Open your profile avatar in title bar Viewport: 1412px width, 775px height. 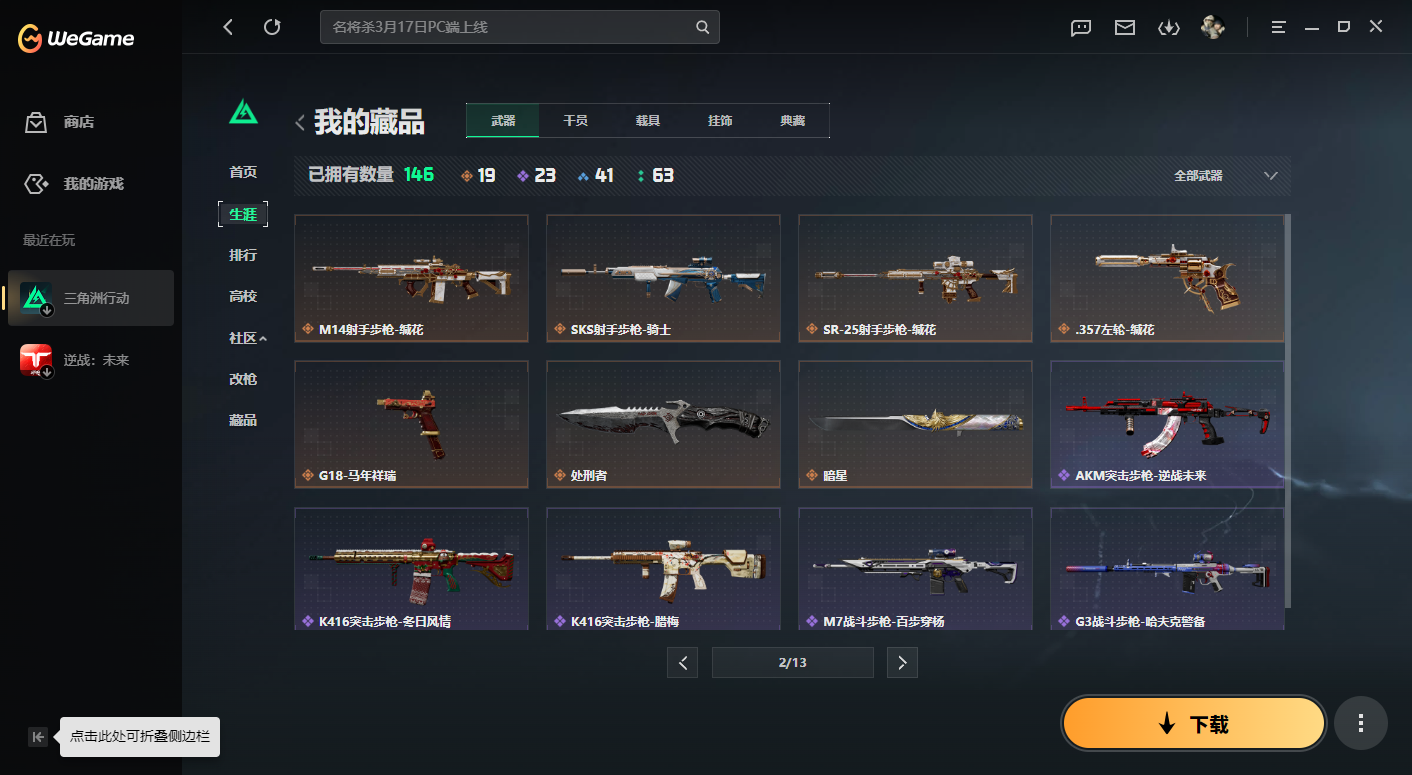1212,27
